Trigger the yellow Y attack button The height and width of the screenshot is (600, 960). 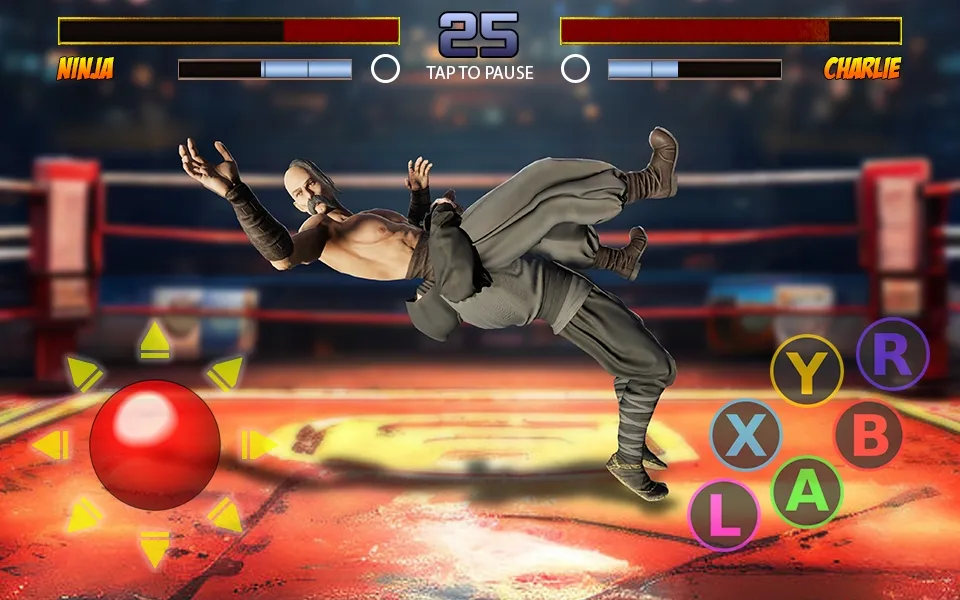pos(807,372)
